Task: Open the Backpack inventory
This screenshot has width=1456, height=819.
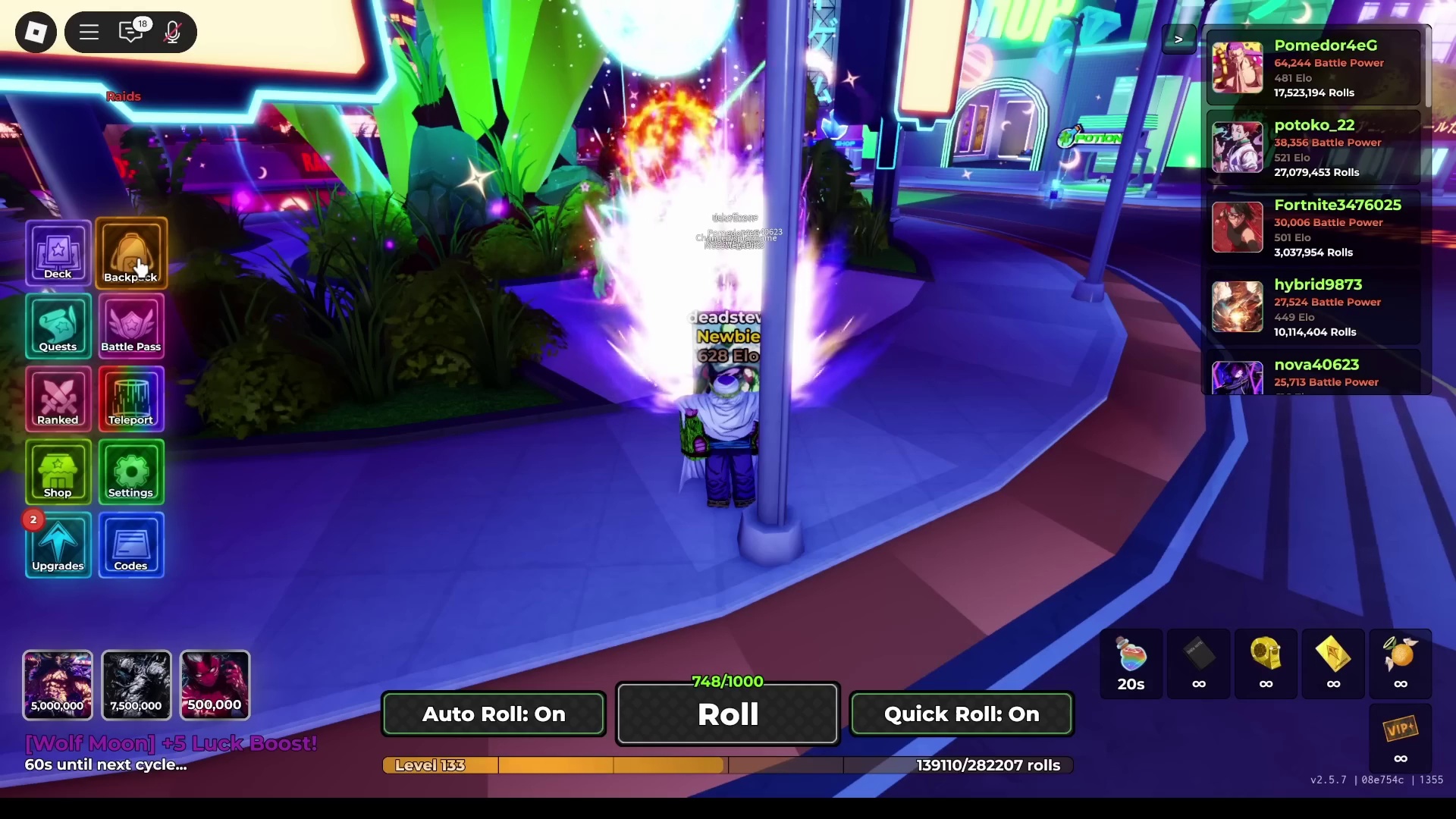Action: point(131,253)
